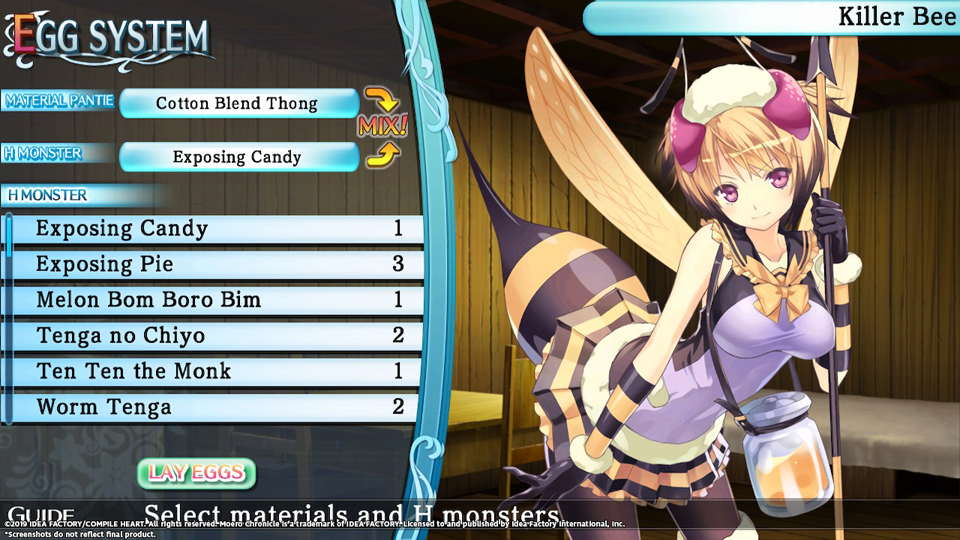This screenshot has width=960, height=540.
Task: Choose Tenga no Chiyo from the list
Action: click(215, 336)
